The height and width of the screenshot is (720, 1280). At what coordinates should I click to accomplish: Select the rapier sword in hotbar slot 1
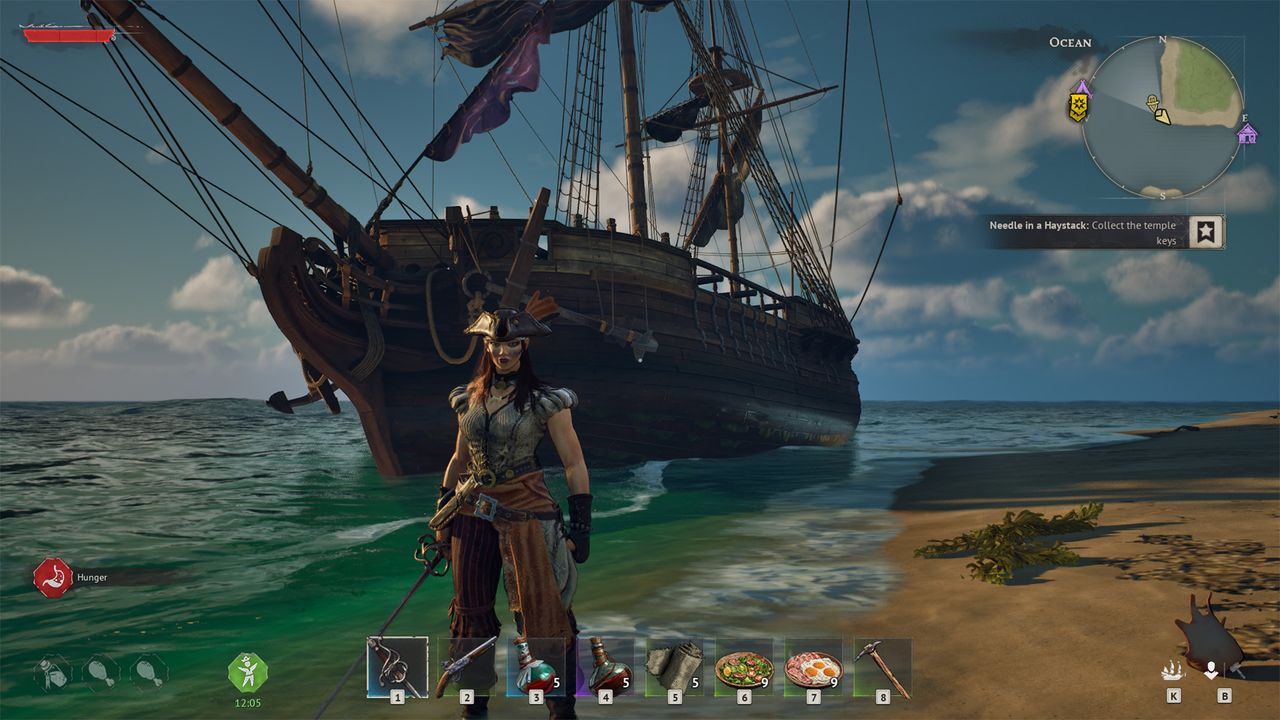click(397, 666)
